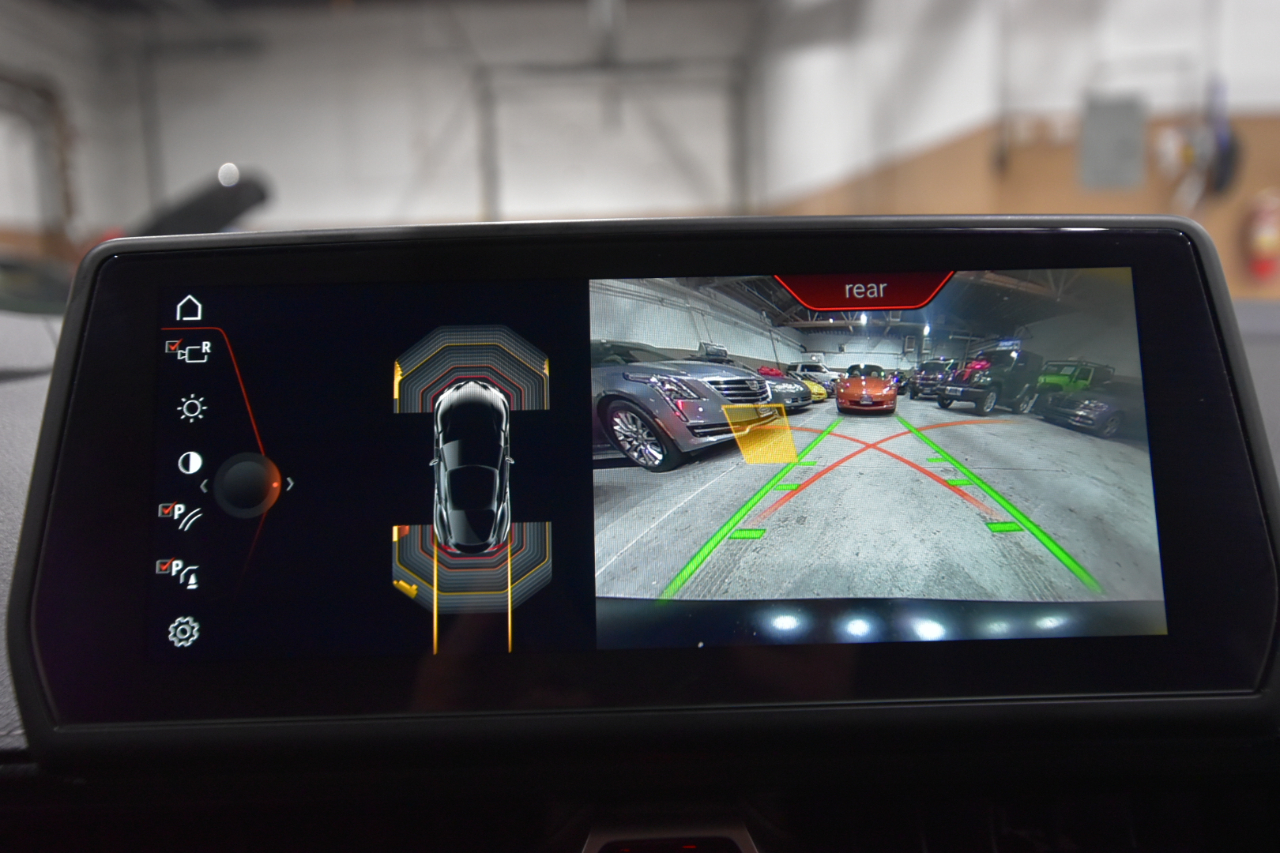Open the sun-shaped brightness setting
1280x853 pixels.
pos(191,408)
